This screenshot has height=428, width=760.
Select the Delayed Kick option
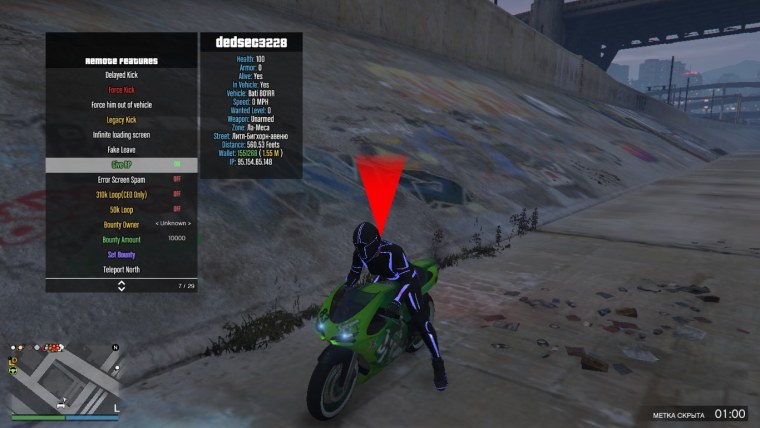pos(121,75)
